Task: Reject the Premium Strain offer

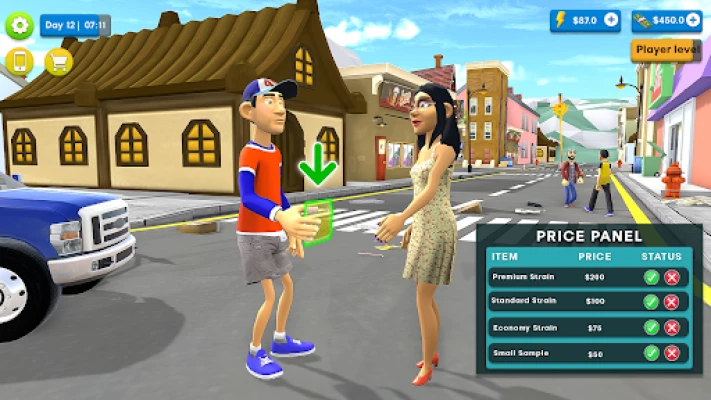Action: [x=671, y=276]
